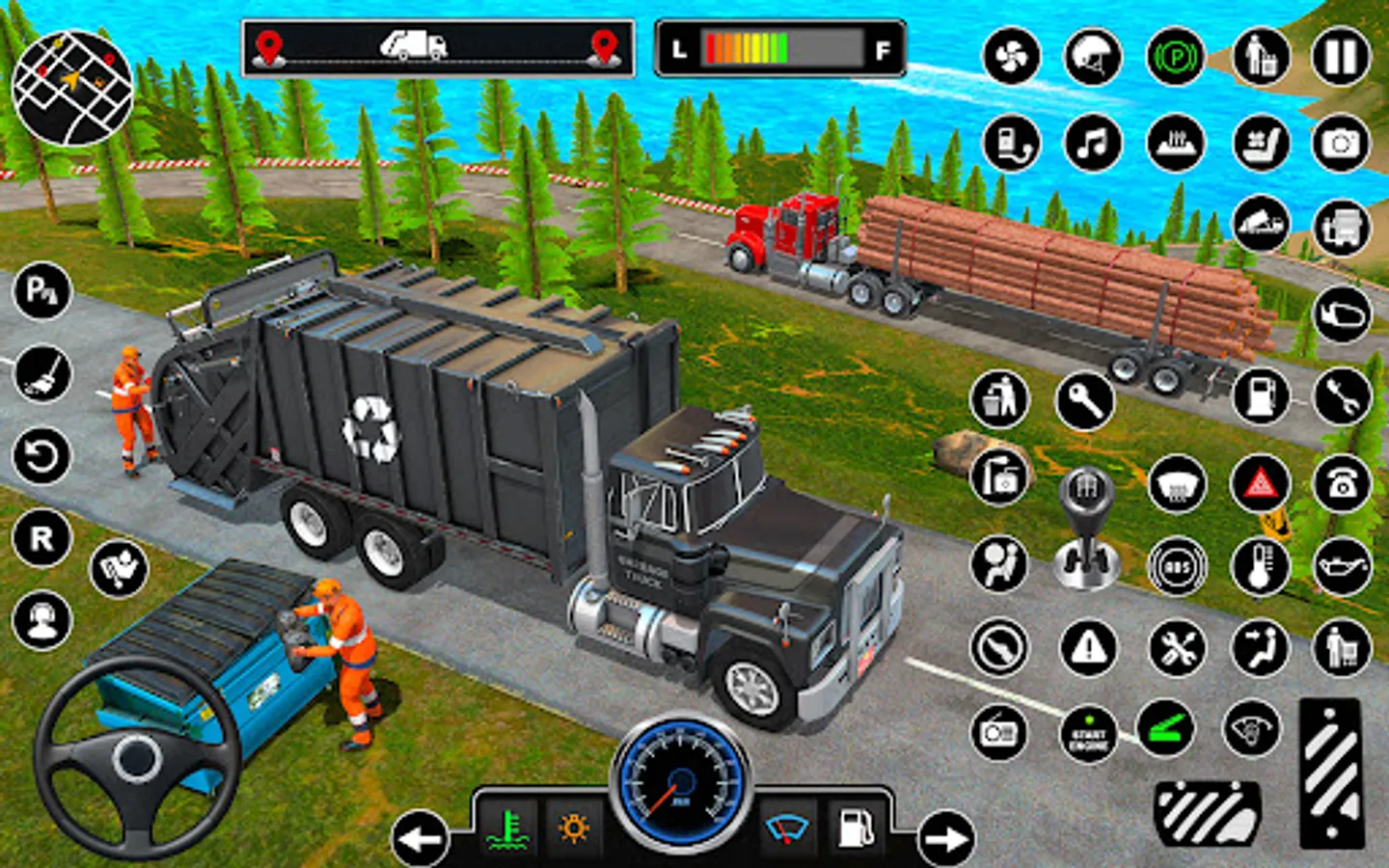The height and width of the screenshot is (868, 1389).
Task: Open the minimap in the corner
Action: tap(72, 88)
